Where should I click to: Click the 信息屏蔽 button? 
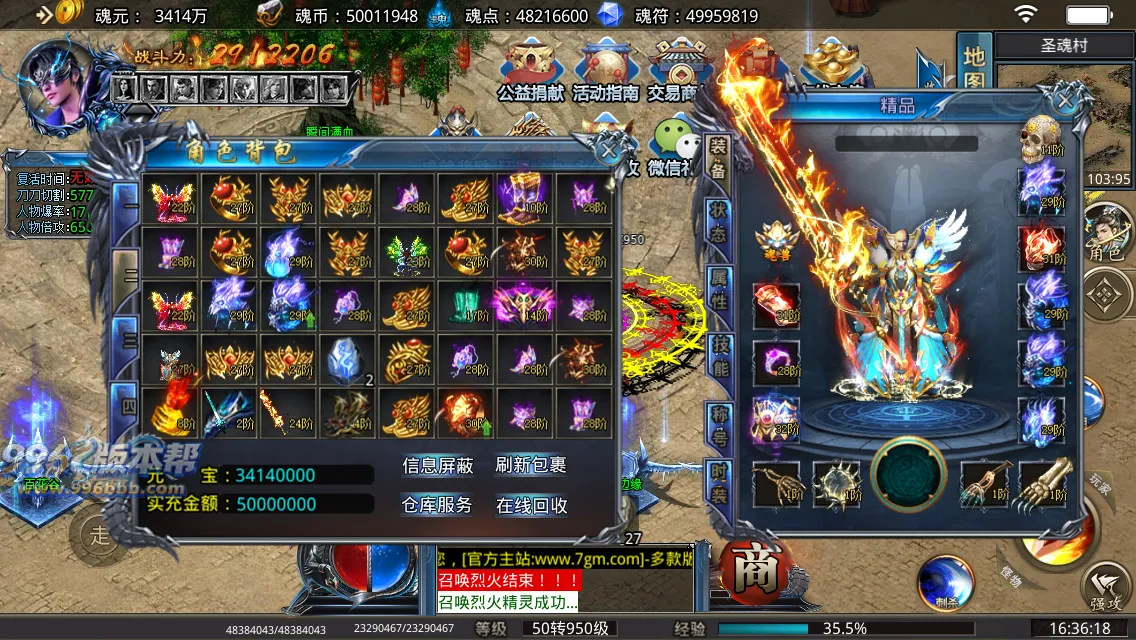coord(437,466)
